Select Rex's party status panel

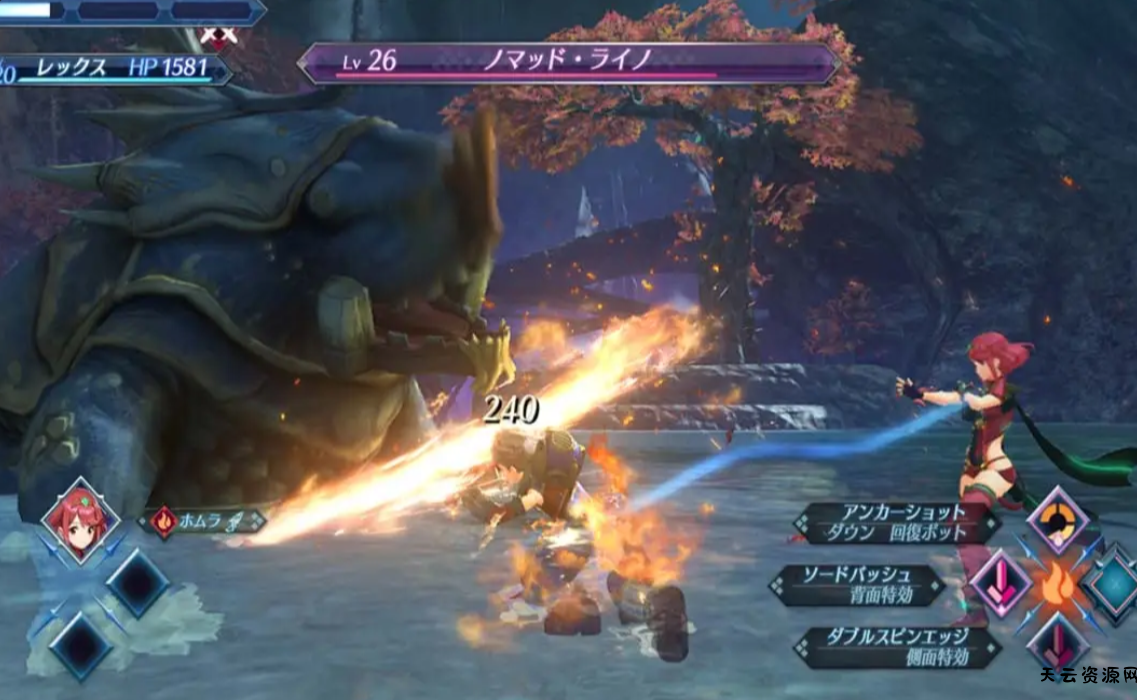tap(115, 69)
